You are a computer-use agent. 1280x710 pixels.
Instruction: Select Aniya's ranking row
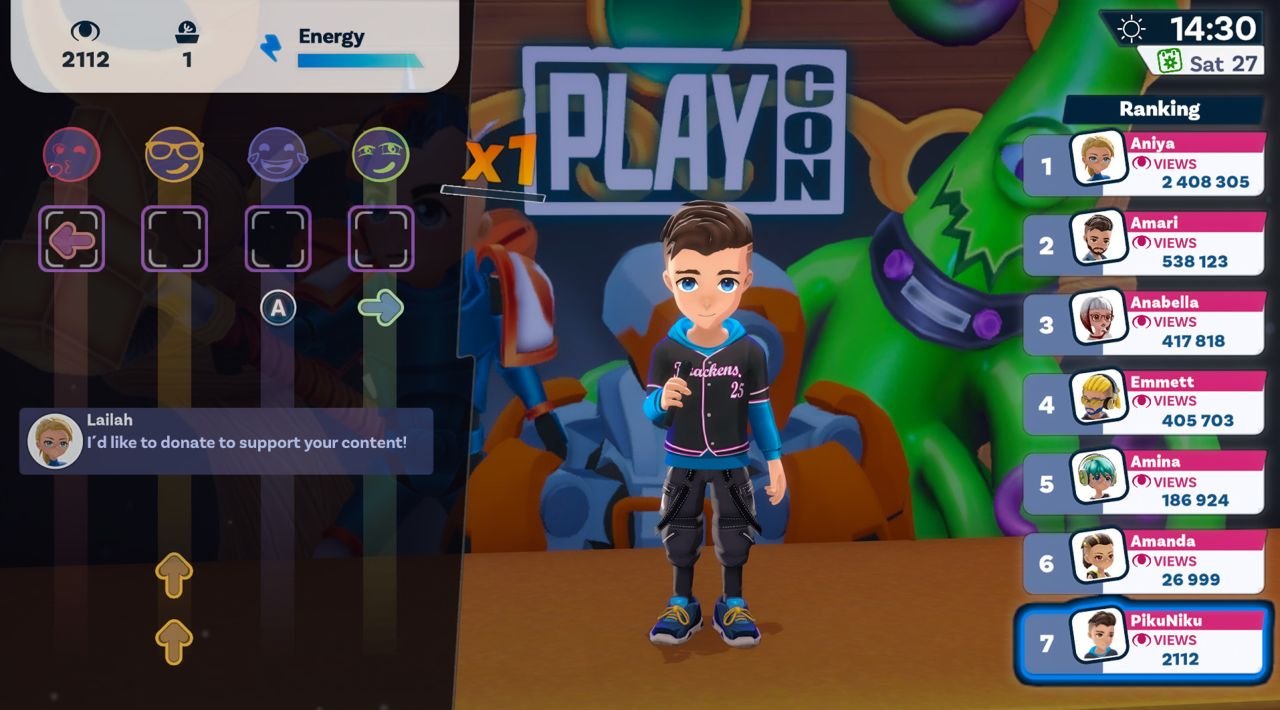(1144, 163)
